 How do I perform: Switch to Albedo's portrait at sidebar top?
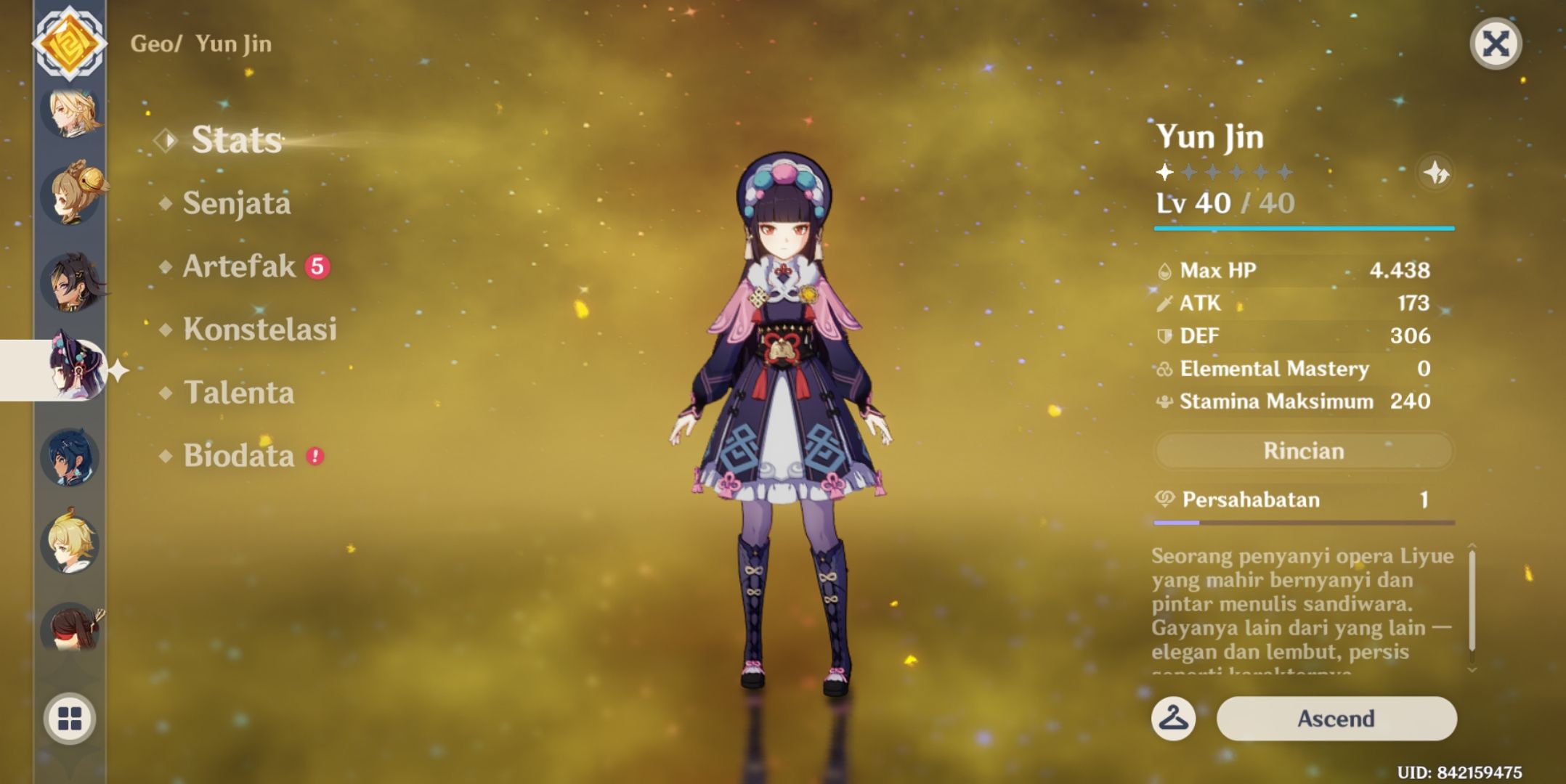pyautogui.click(x=69, y=113)
